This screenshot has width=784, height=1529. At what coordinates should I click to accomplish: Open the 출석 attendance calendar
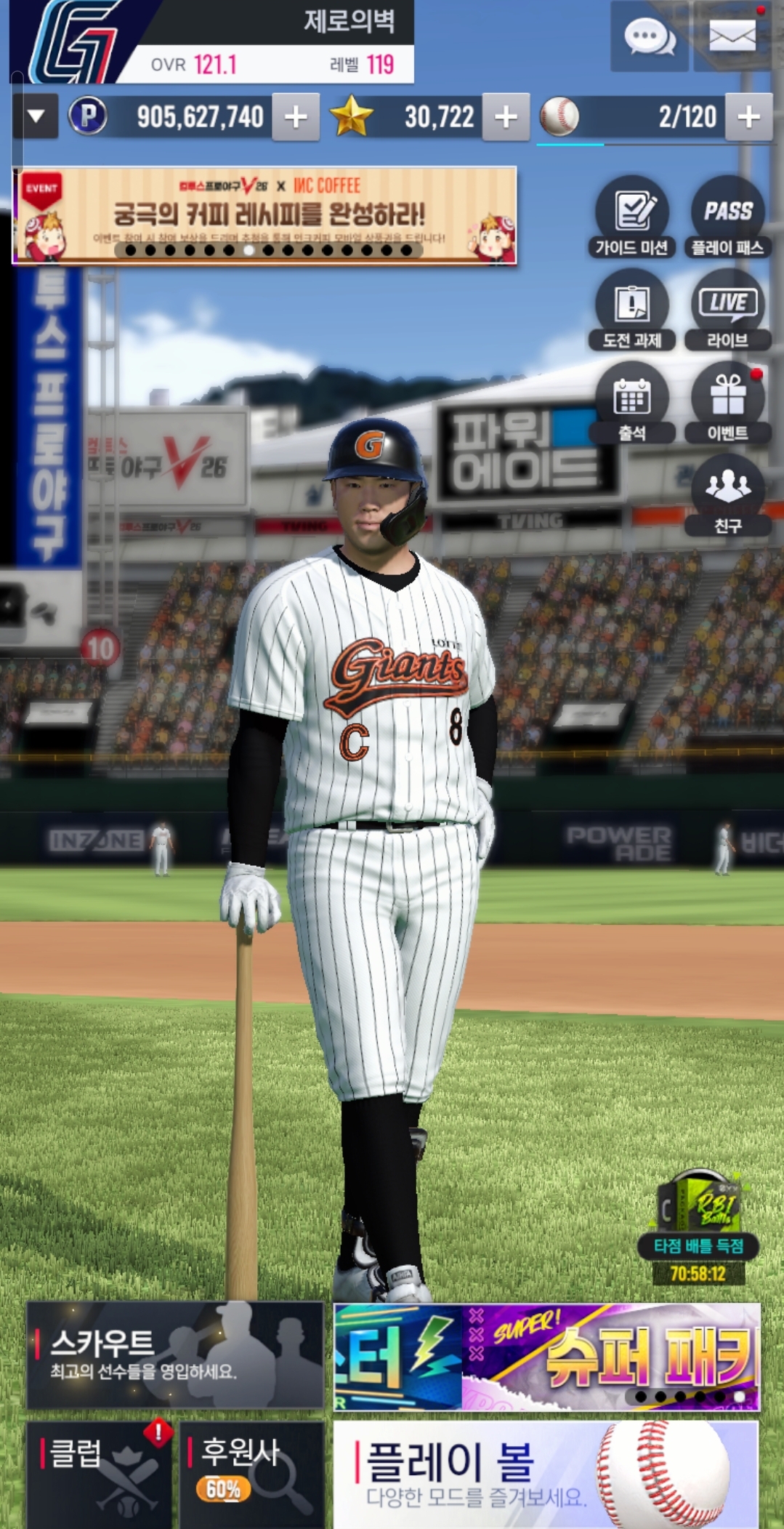click(632, 402)
